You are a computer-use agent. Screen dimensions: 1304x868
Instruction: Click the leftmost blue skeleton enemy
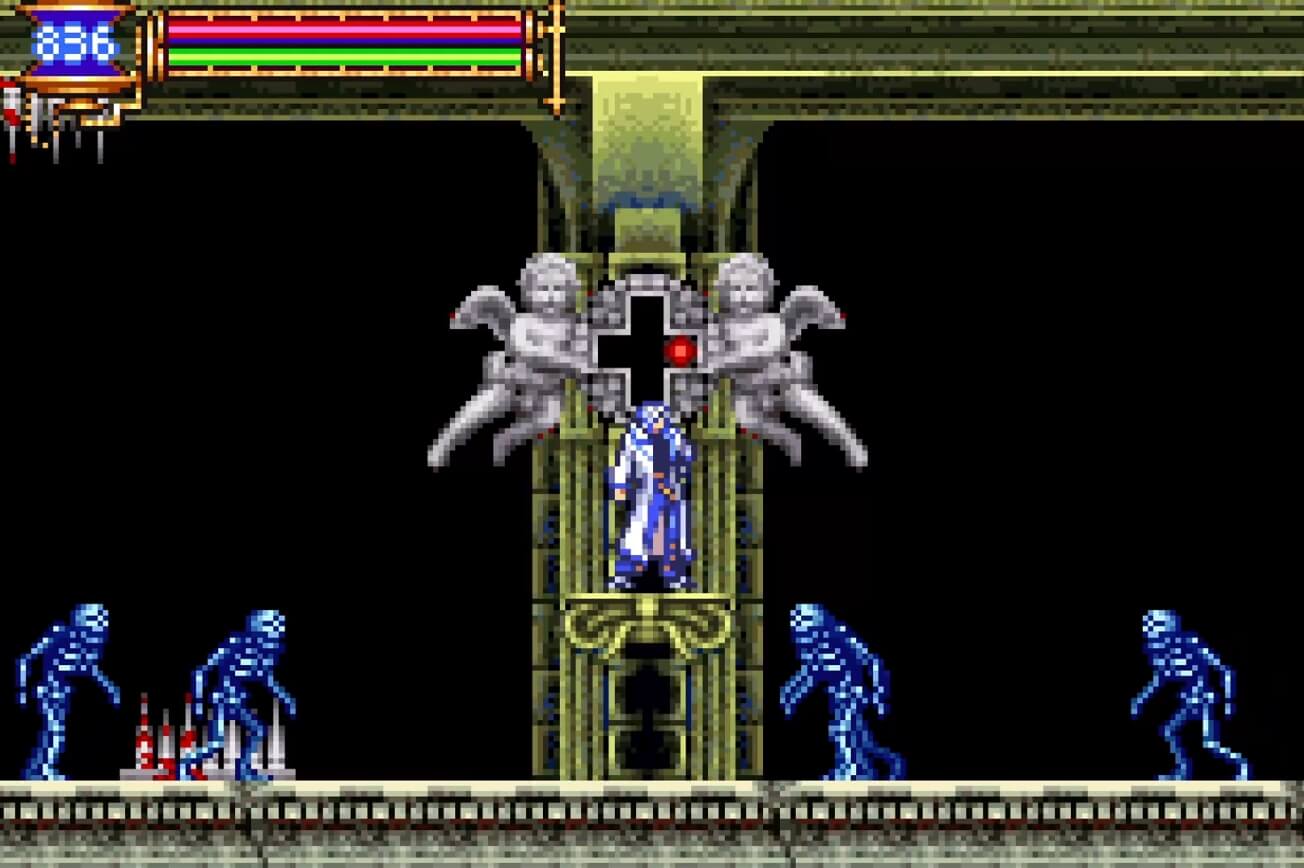tap(60, 690)
